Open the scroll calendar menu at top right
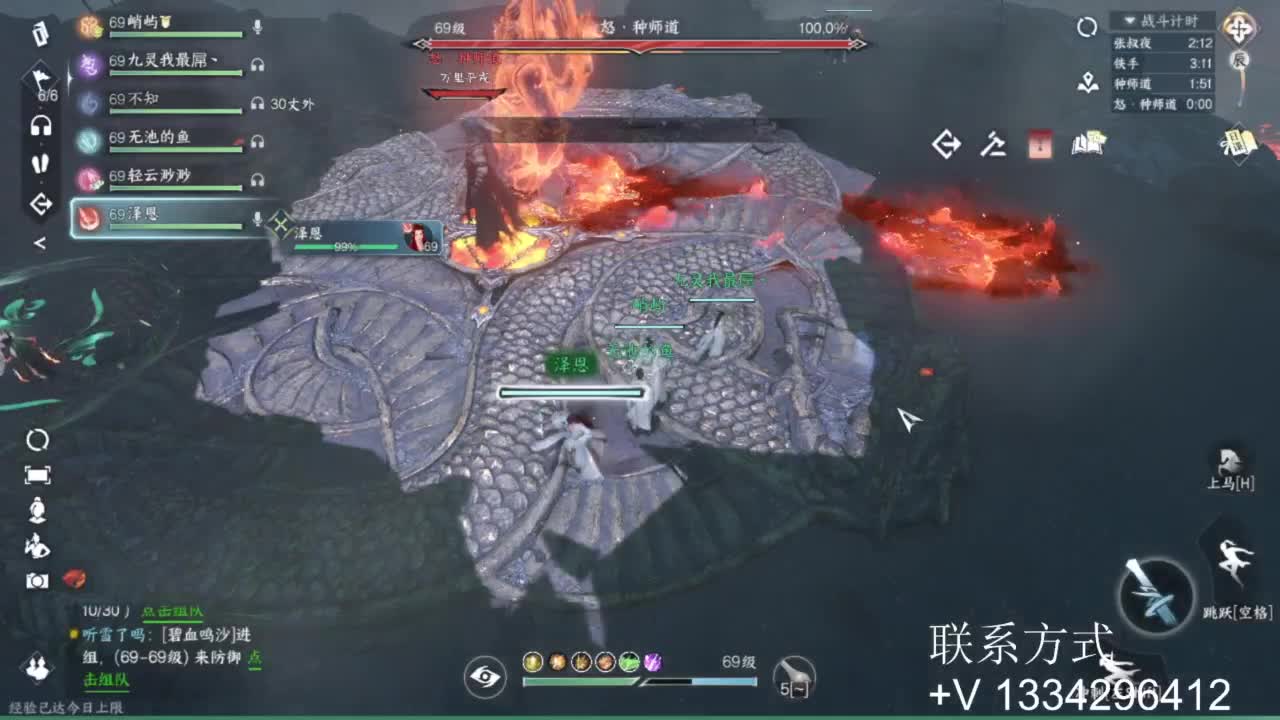The image size is (1280, 720). tap(1238, 142)
